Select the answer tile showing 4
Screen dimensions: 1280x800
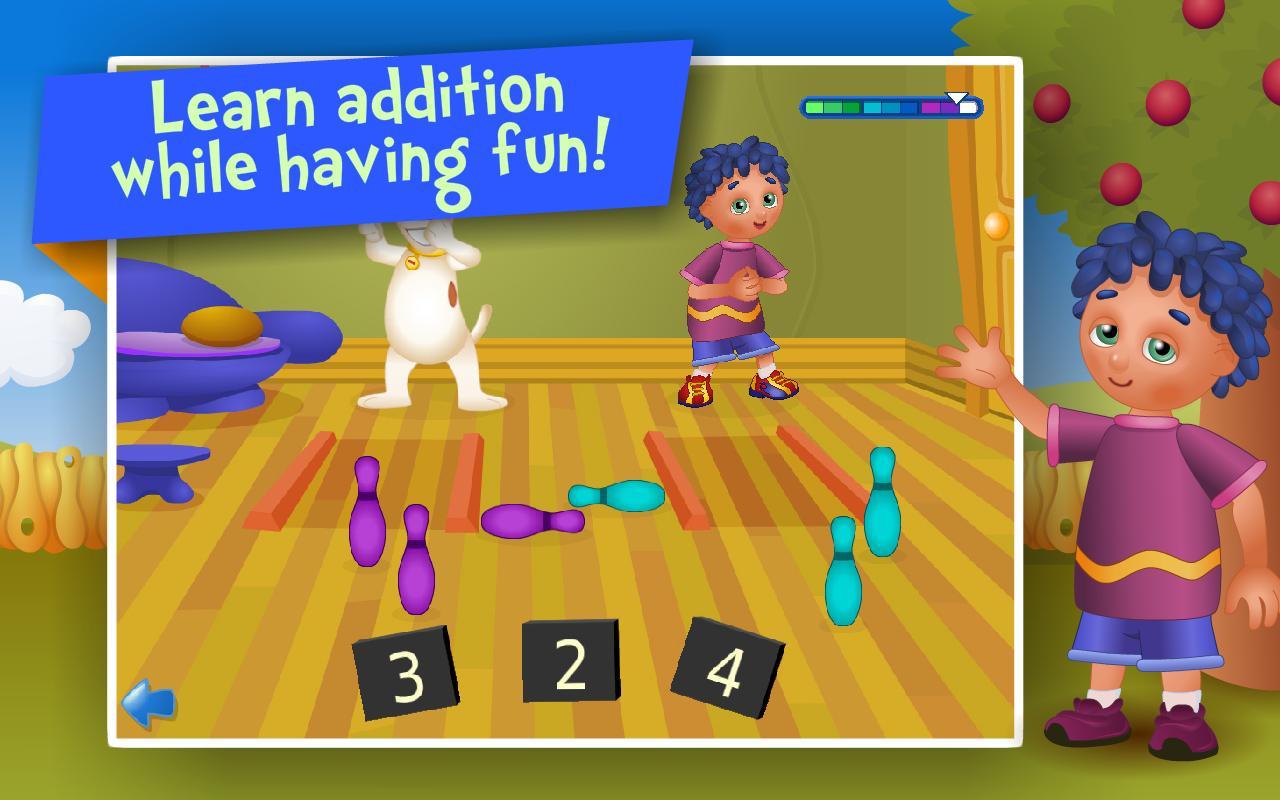[x=726, y=666]
